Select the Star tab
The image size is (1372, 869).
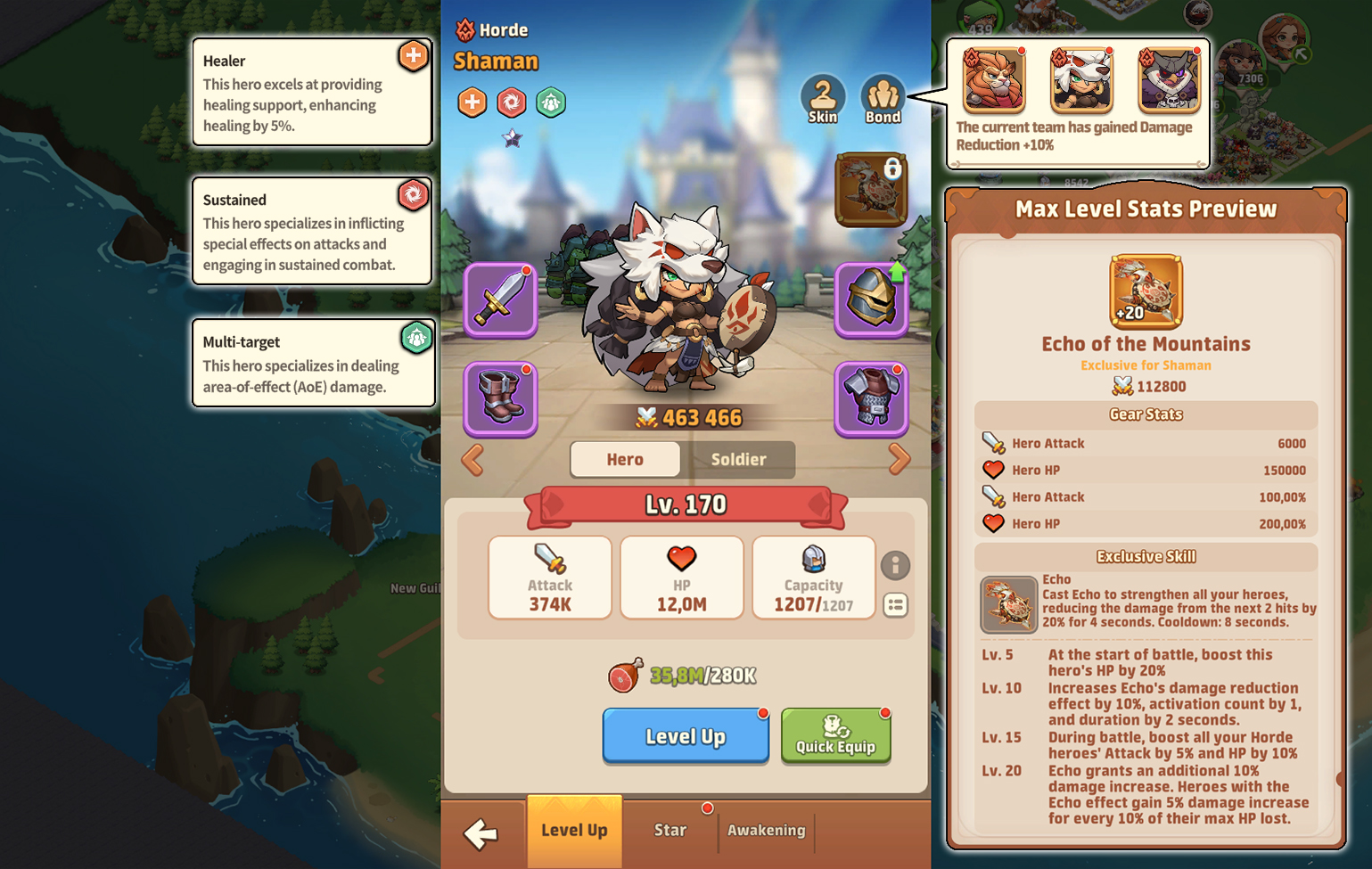[x=670, y=831]
